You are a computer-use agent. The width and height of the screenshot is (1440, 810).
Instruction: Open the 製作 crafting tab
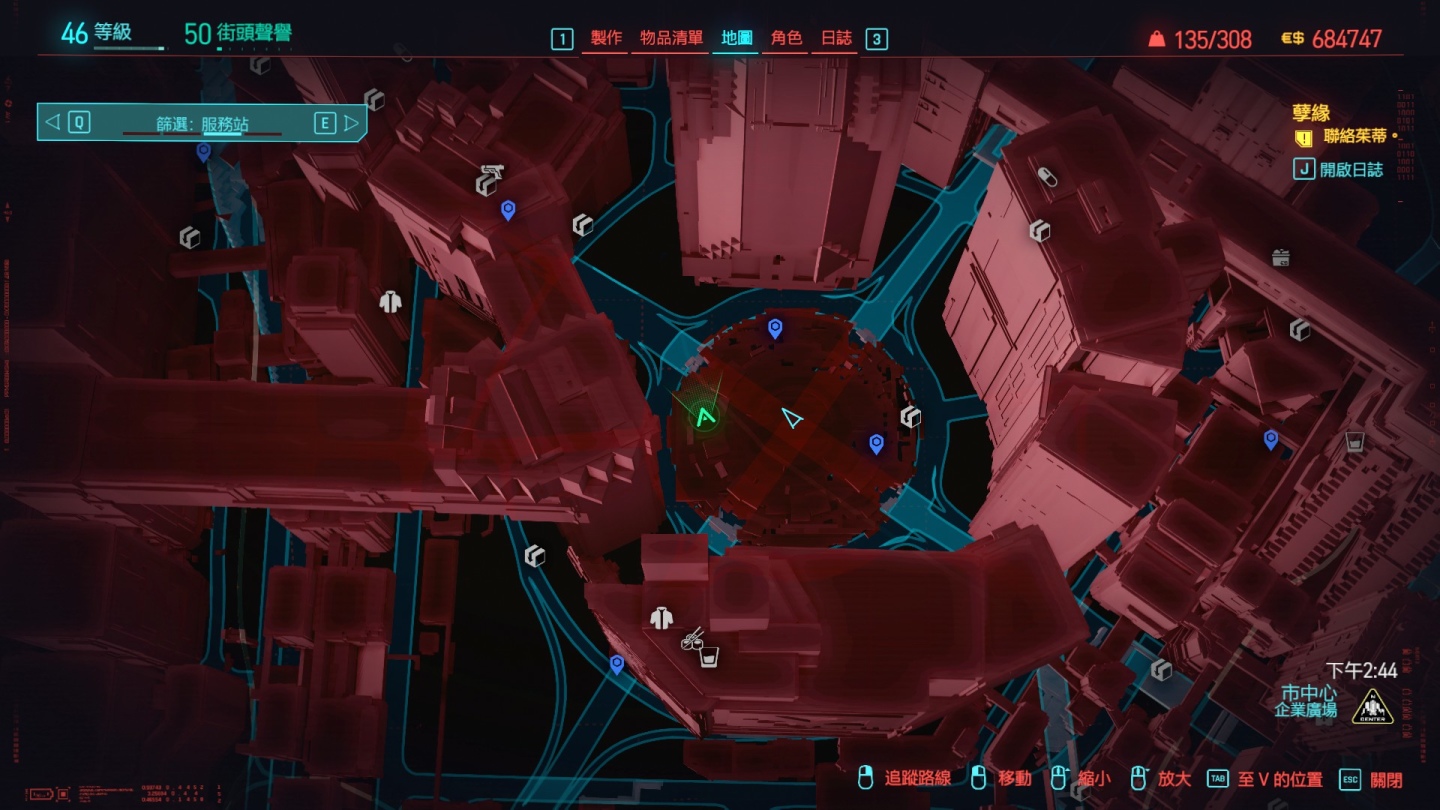click(x=606, y=39)
